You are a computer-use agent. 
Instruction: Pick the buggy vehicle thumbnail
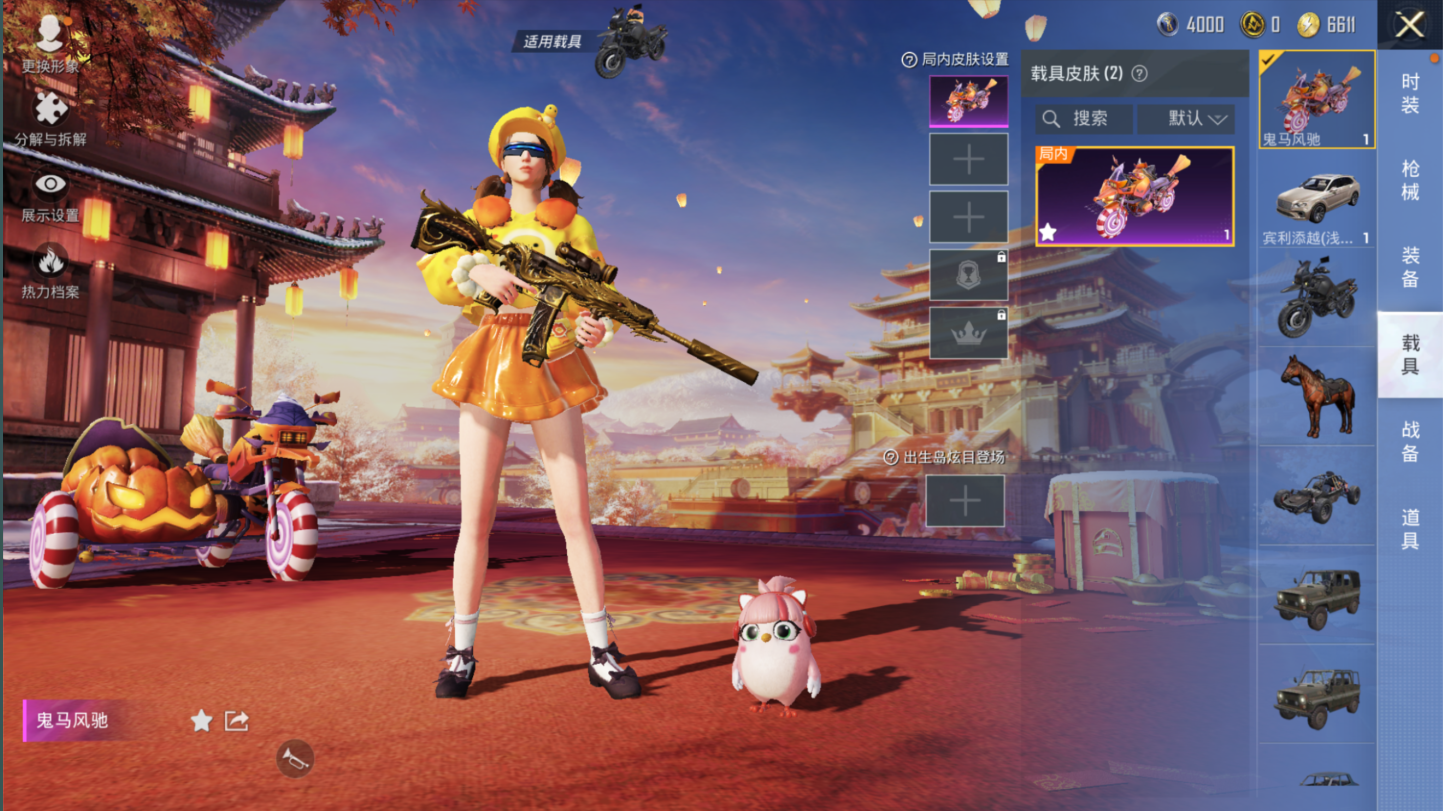[1317, 495]
